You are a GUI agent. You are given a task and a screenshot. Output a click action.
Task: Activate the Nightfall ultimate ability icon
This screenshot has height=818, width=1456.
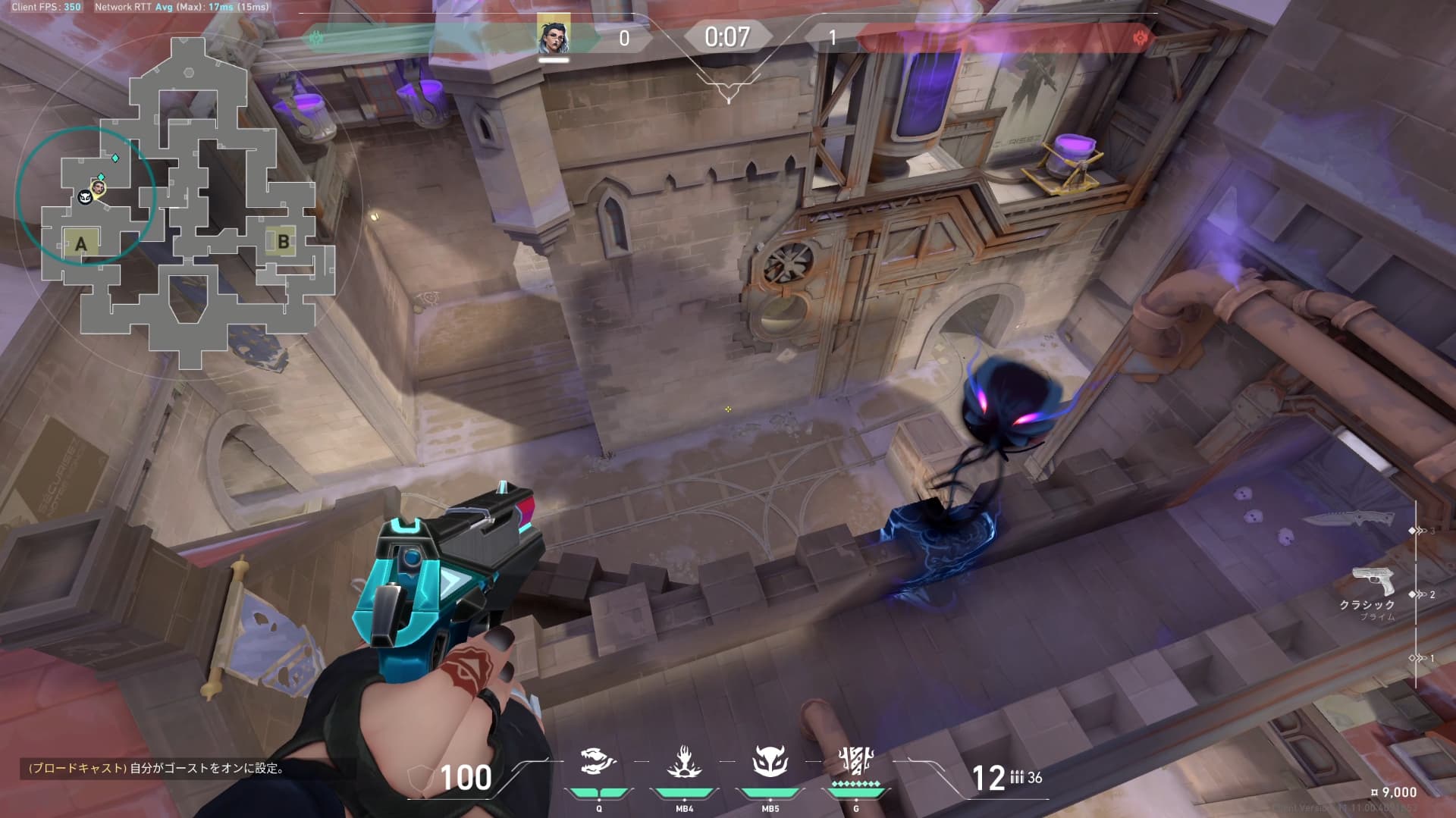(855, 760)
